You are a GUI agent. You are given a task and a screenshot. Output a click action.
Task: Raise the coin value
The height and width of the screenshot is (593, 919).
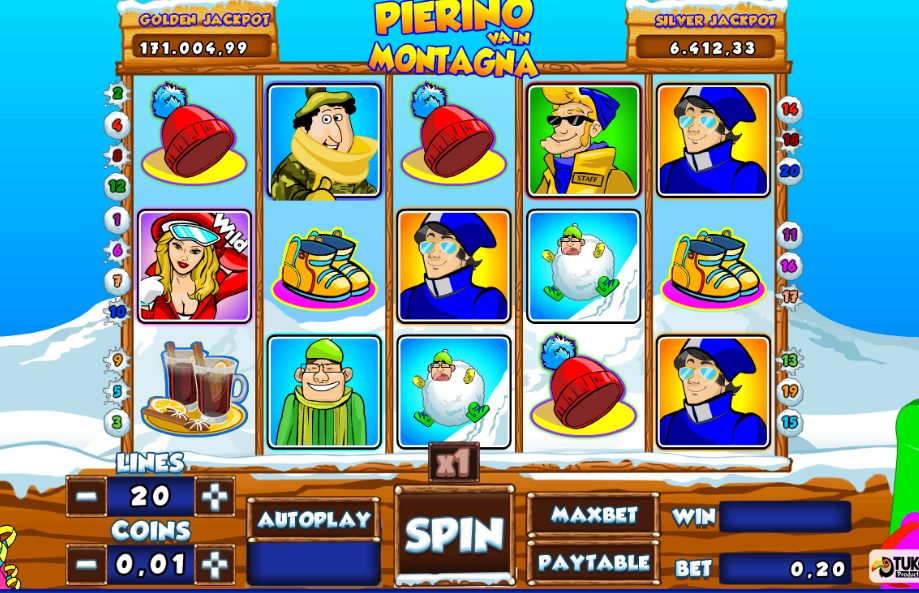[214, 564]
